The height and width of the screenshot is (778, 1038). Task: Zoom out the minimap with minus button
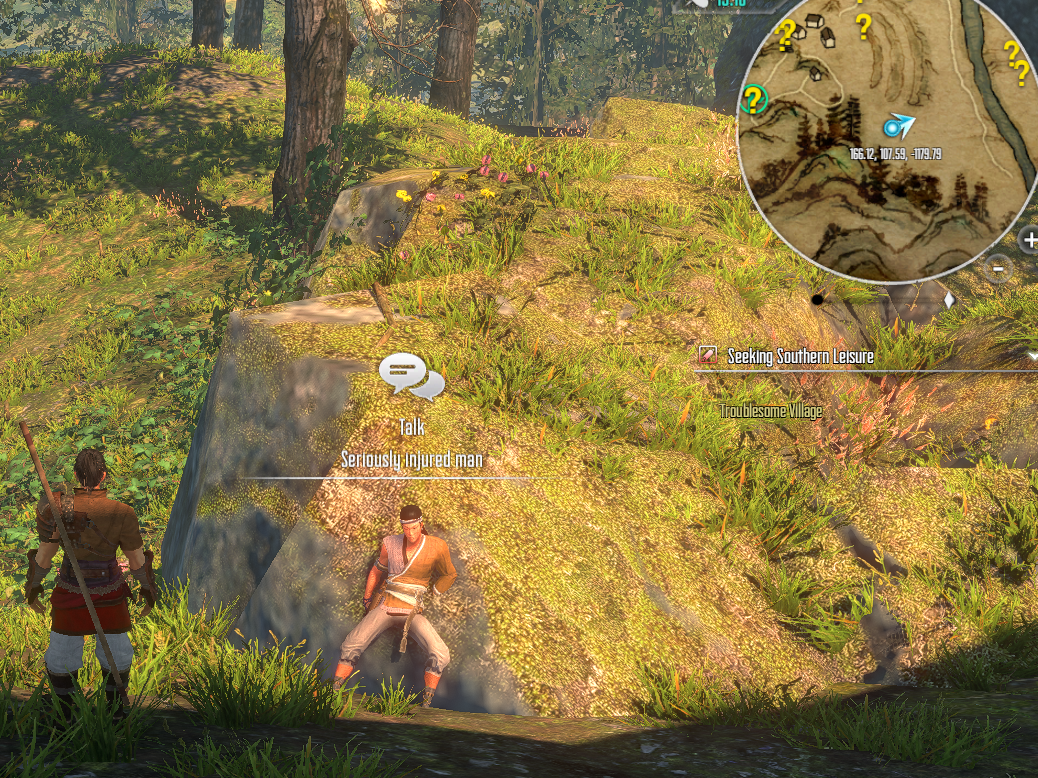coord(997,268)
